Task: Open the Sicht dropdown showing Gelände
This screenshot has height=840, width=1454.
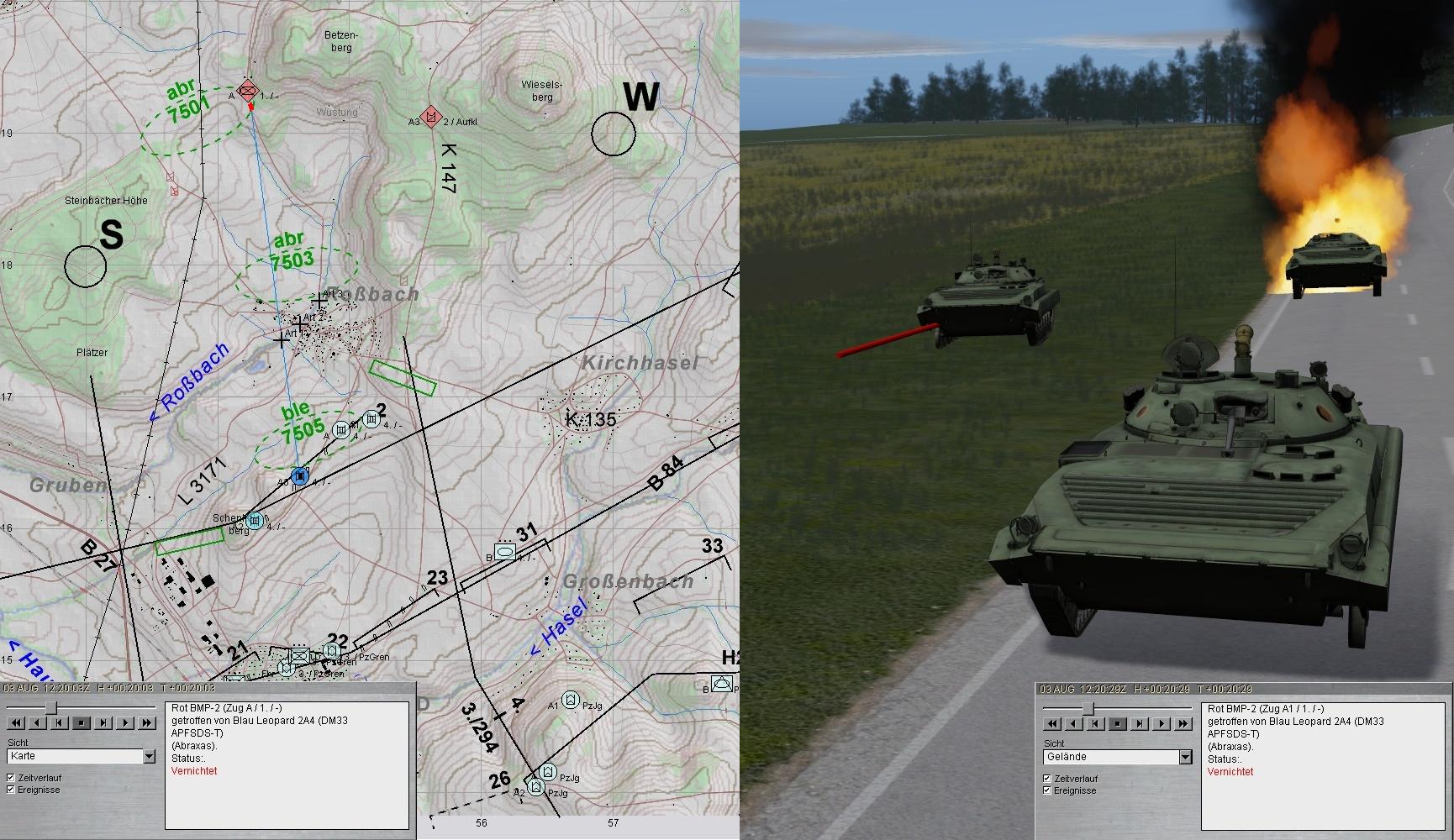Action: pyautogui.click(x=1185, y=758)
